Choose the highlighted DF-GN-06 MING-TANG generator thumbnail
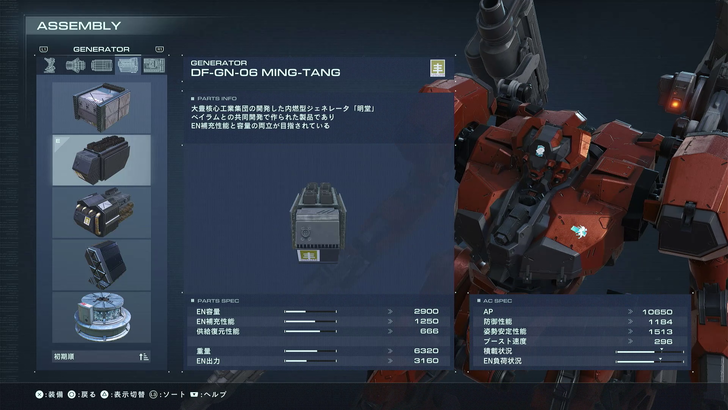Image resolution: width=728 pixels, height=410 pixels. [x=101, y=160]
